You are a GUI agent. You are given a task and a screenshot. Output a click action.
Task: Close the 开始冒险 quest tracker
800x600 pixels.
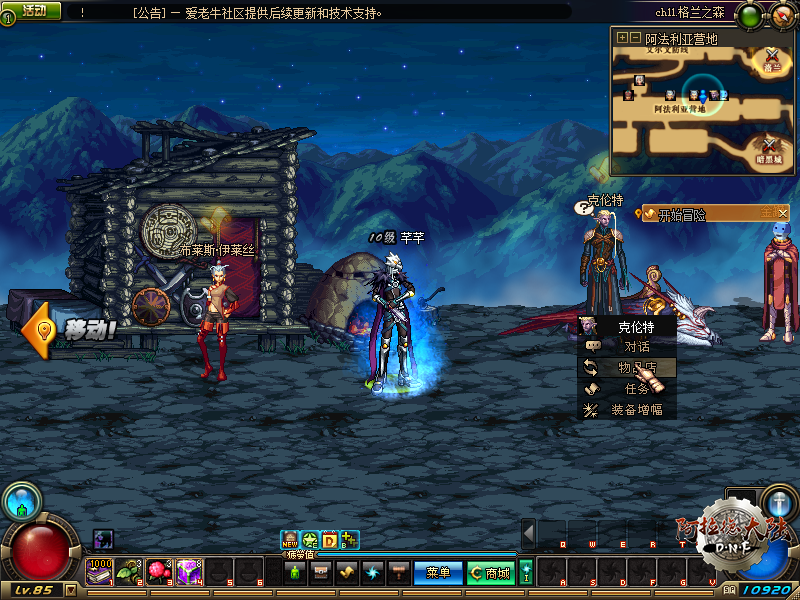tap(783, 213)
